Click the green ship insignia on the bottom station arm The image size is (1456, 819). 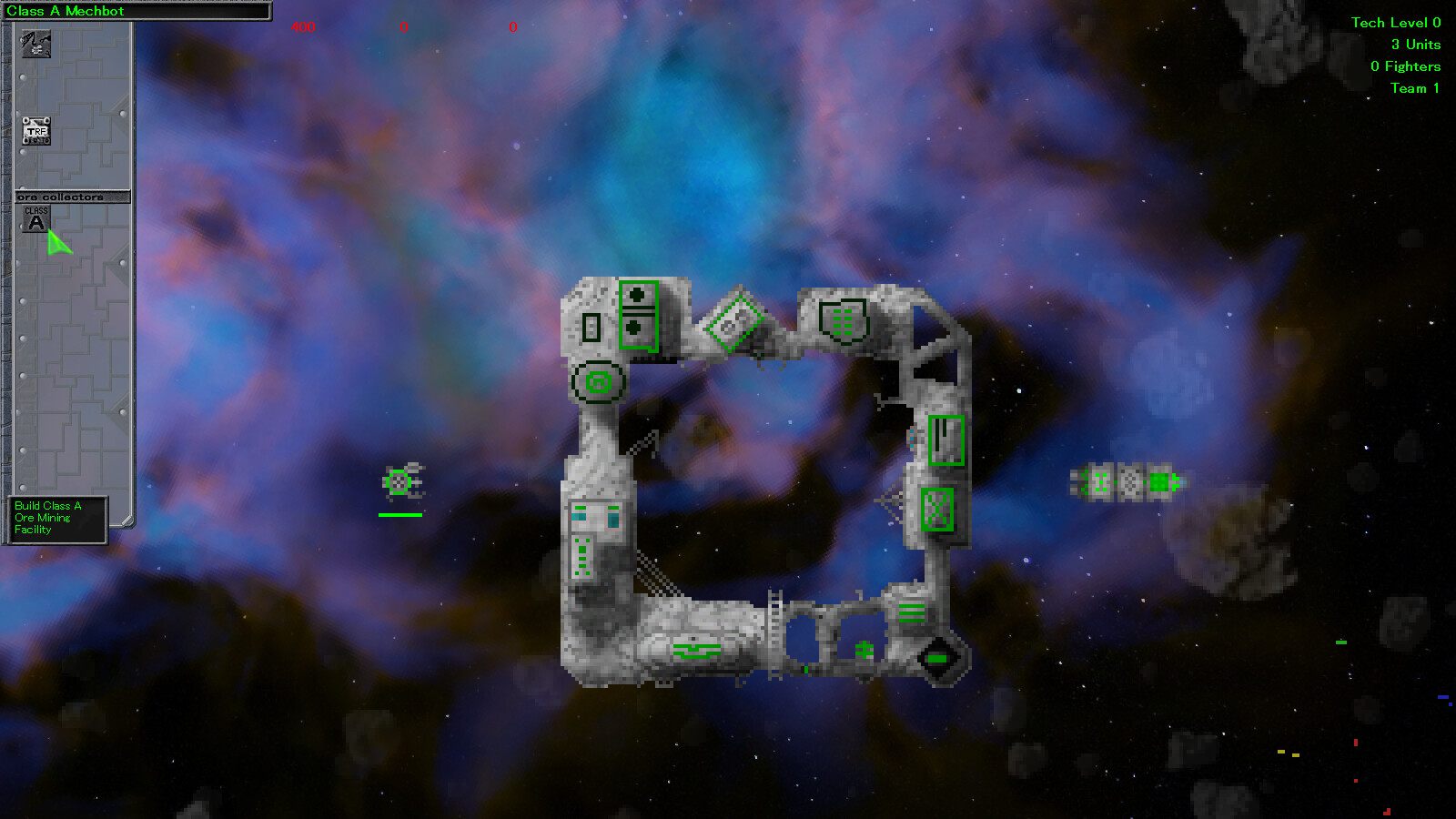[697, 650]
